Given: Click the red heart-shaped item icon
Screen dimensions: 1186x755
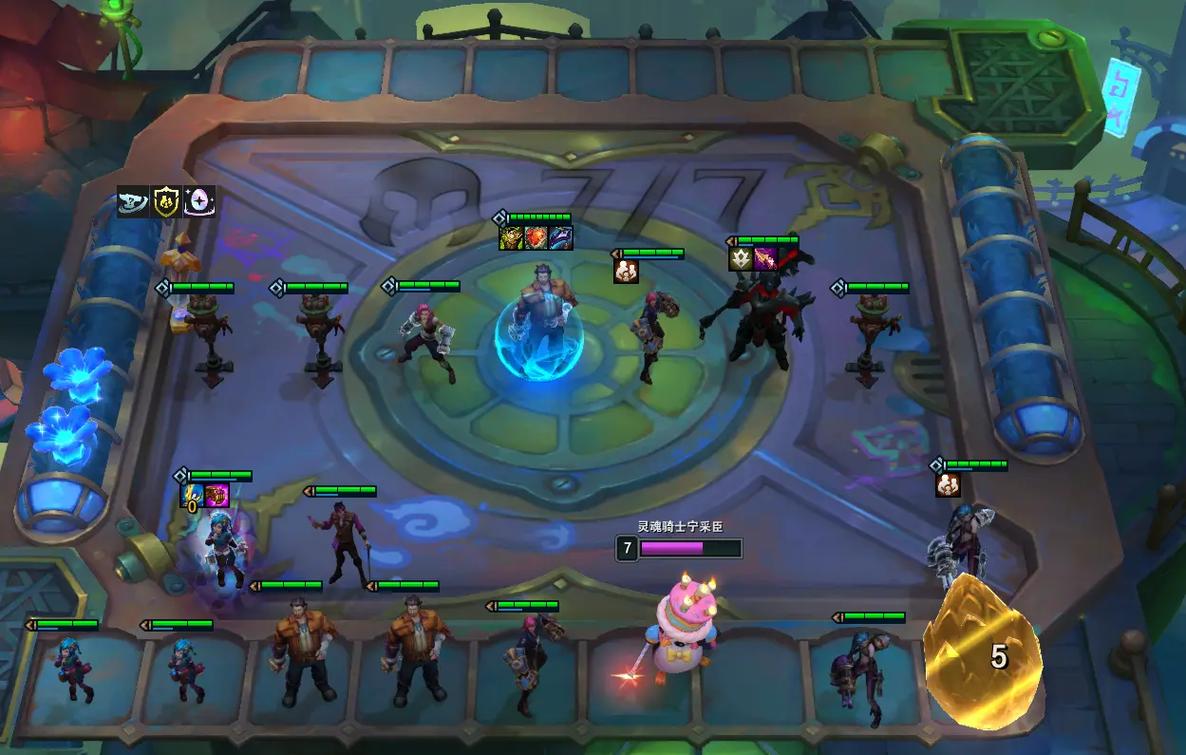Looking at the screenshot, I should (x=537, y=238).
